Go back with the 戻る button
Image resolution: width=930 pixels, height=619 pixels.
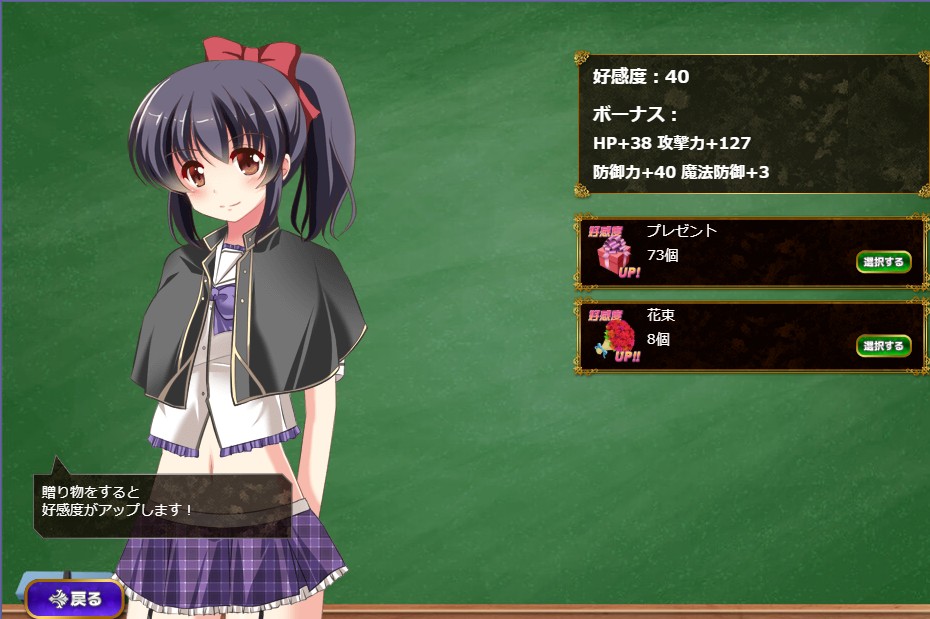click(75, 599)
